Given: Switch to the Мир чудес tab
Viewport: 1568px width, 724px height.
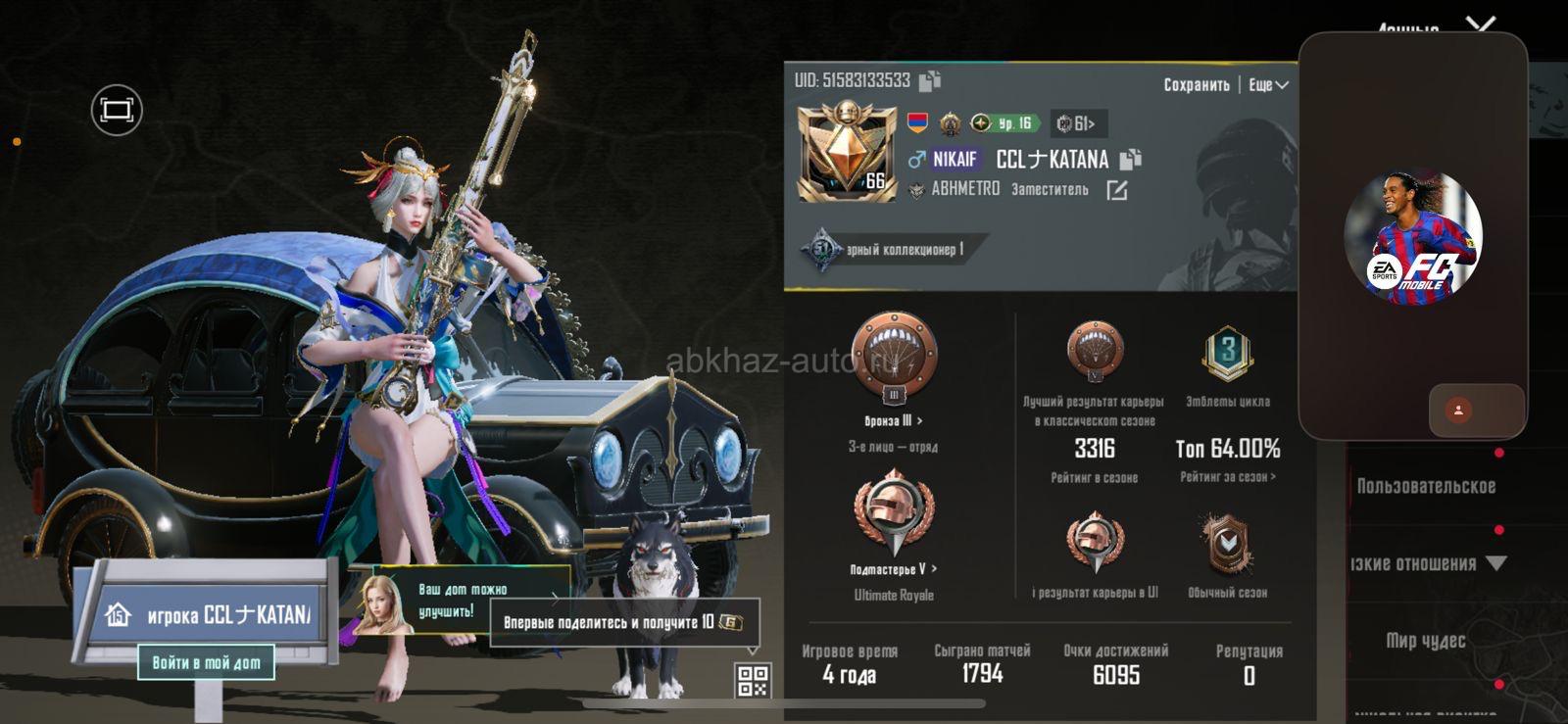Looking at the screenshot, I should click(1426, 641).
